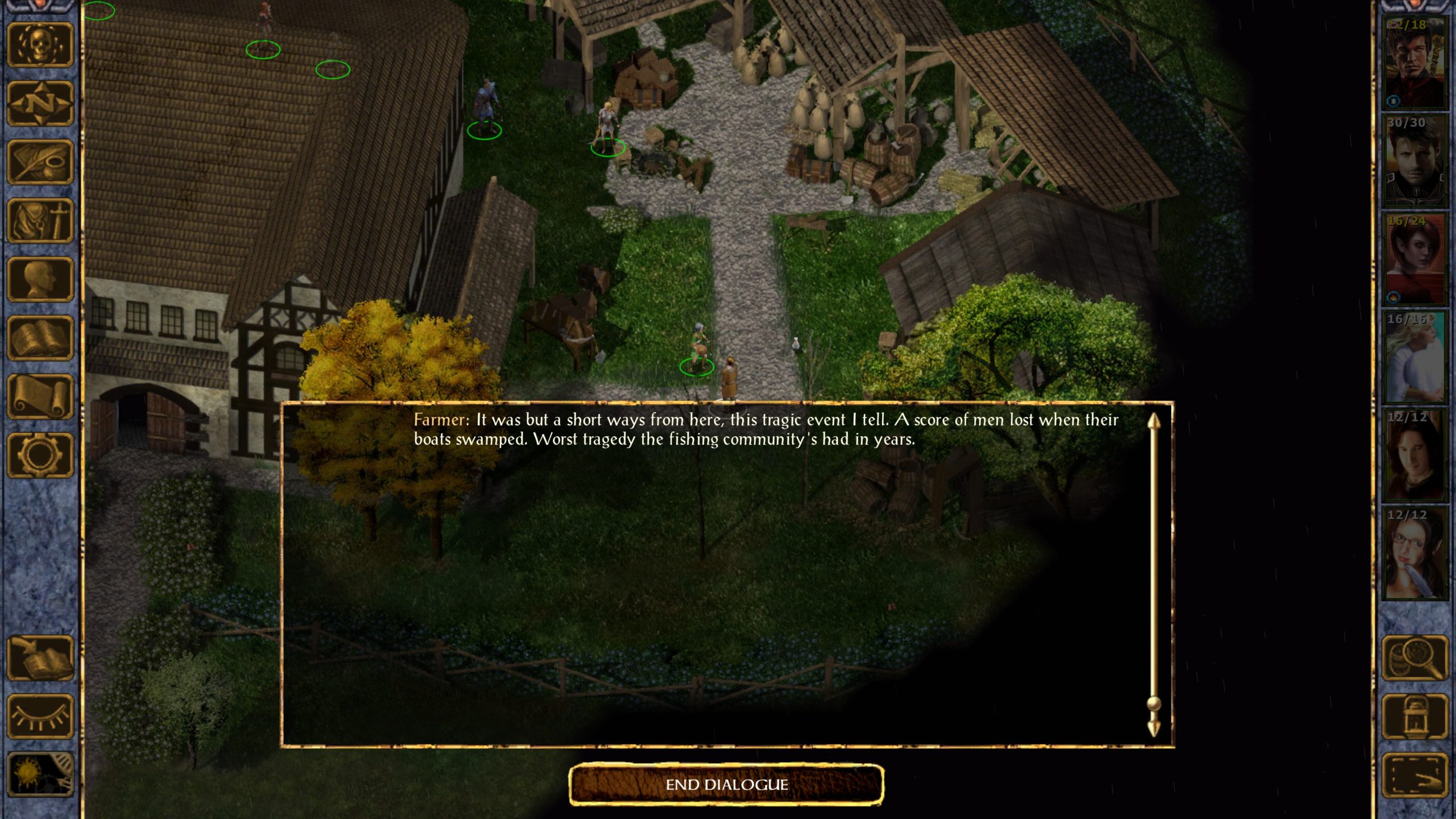This screenshot has width=1456, height=819.
Task: Toggle the magnifying glass highlight icon
Action: (1414, 658)
